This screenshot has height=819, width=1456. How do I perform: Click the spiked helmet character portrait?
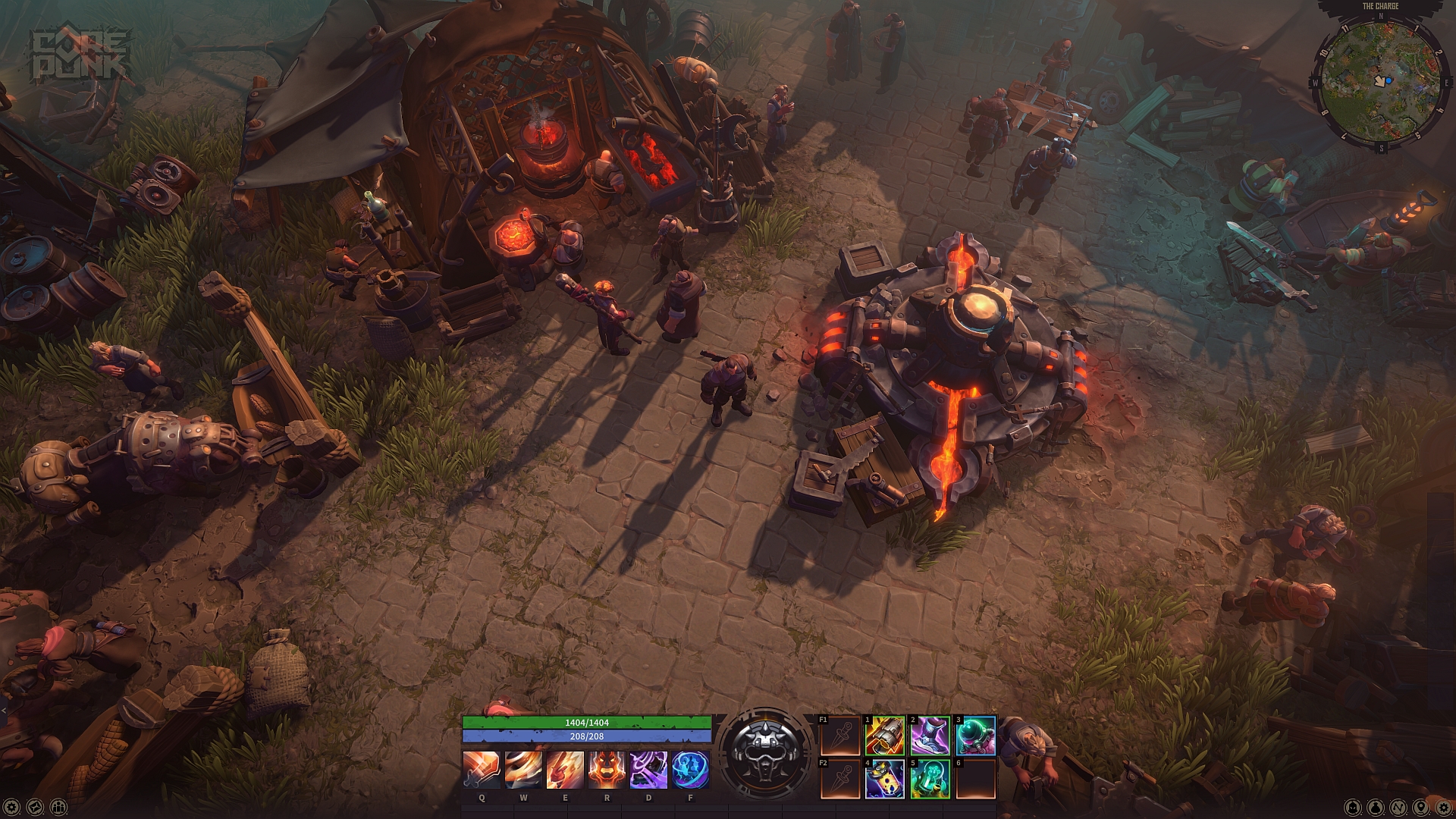[x=764, y=752]
